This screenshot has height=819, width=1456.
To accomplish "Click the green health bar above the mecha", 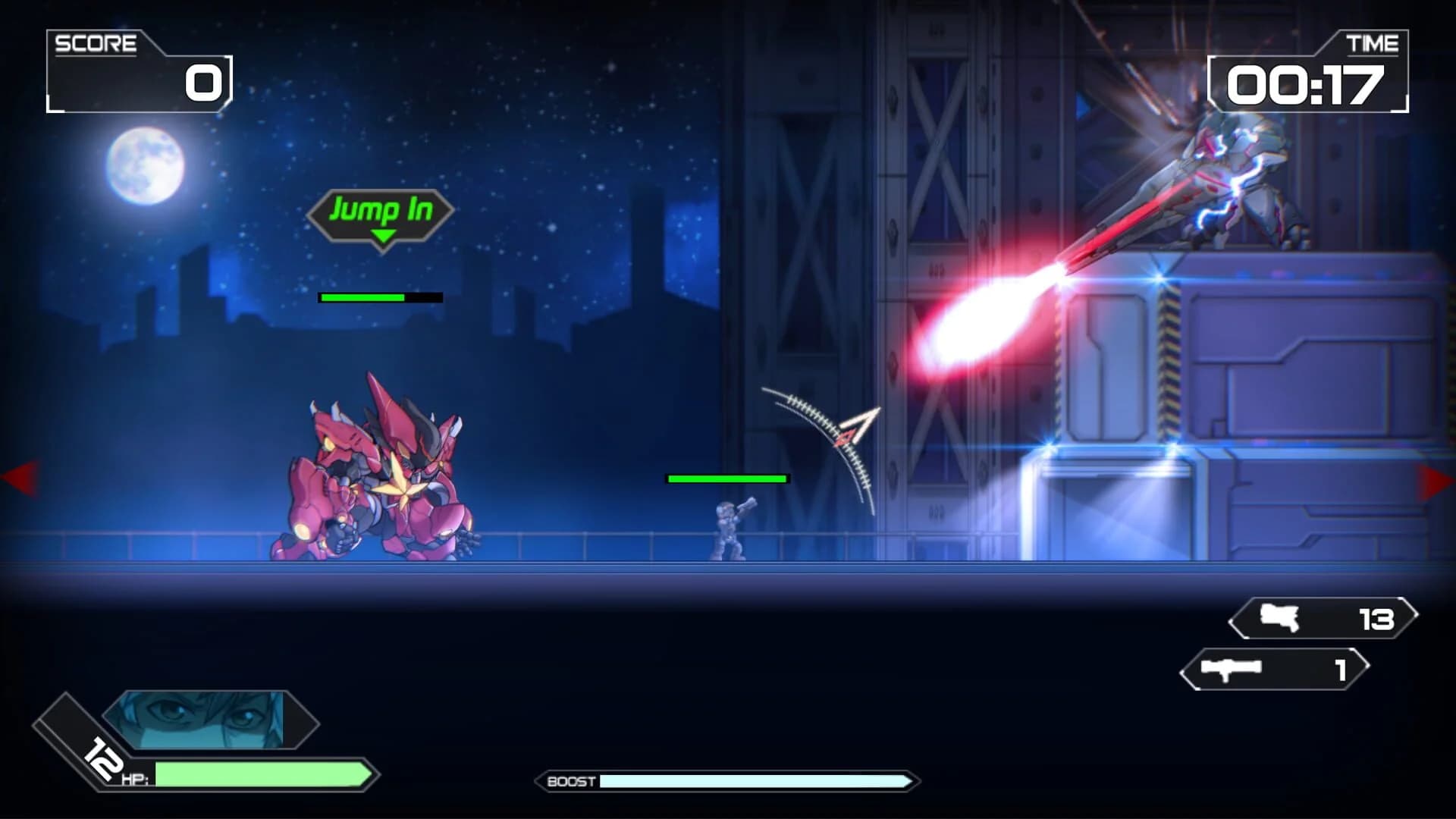I will pyautogui.click(x=362, y=297).
